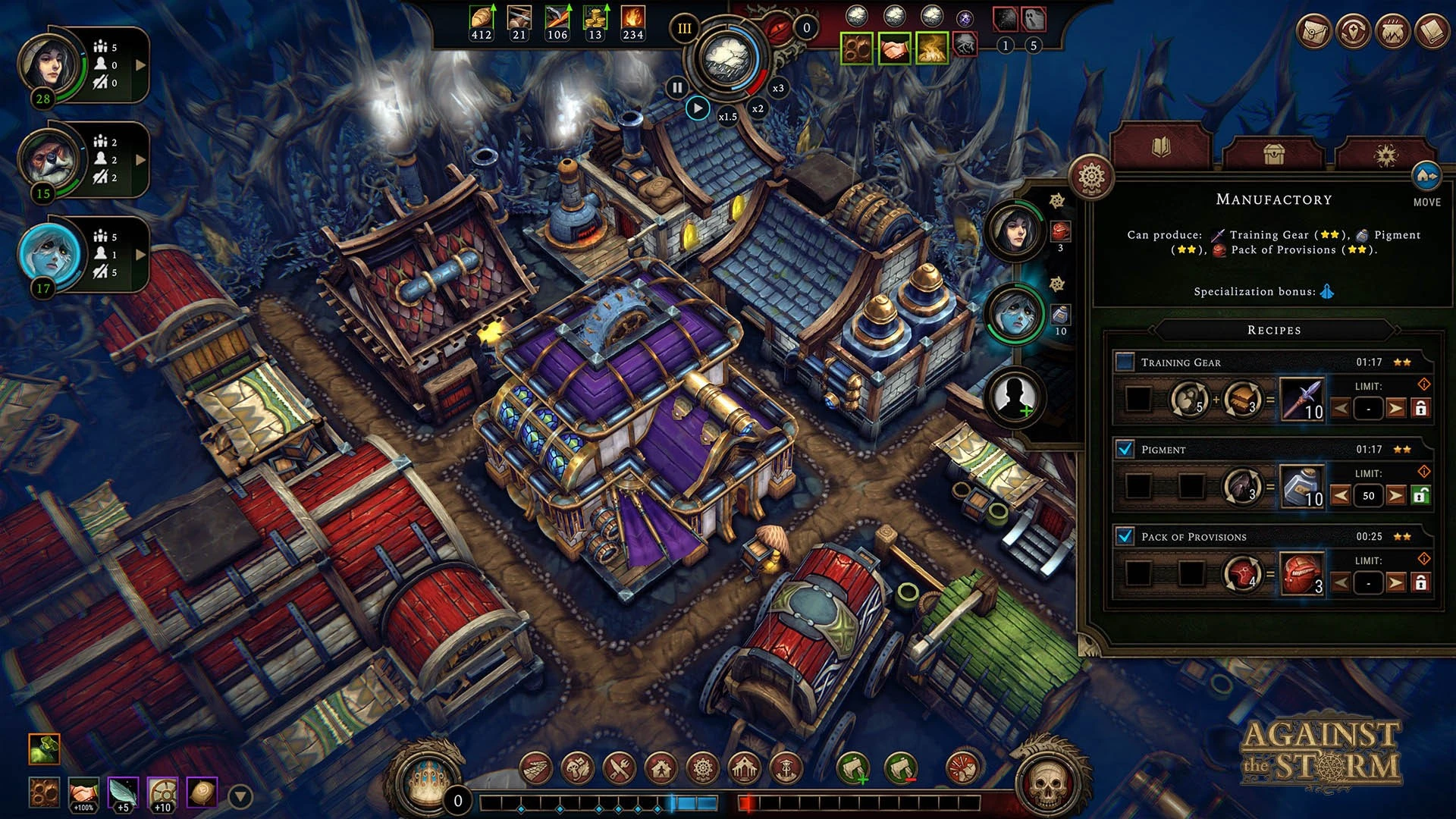Toggle the green Pigment limit lock
The width and height of the screenshot is (1456, 819).
click(1421, 496)
